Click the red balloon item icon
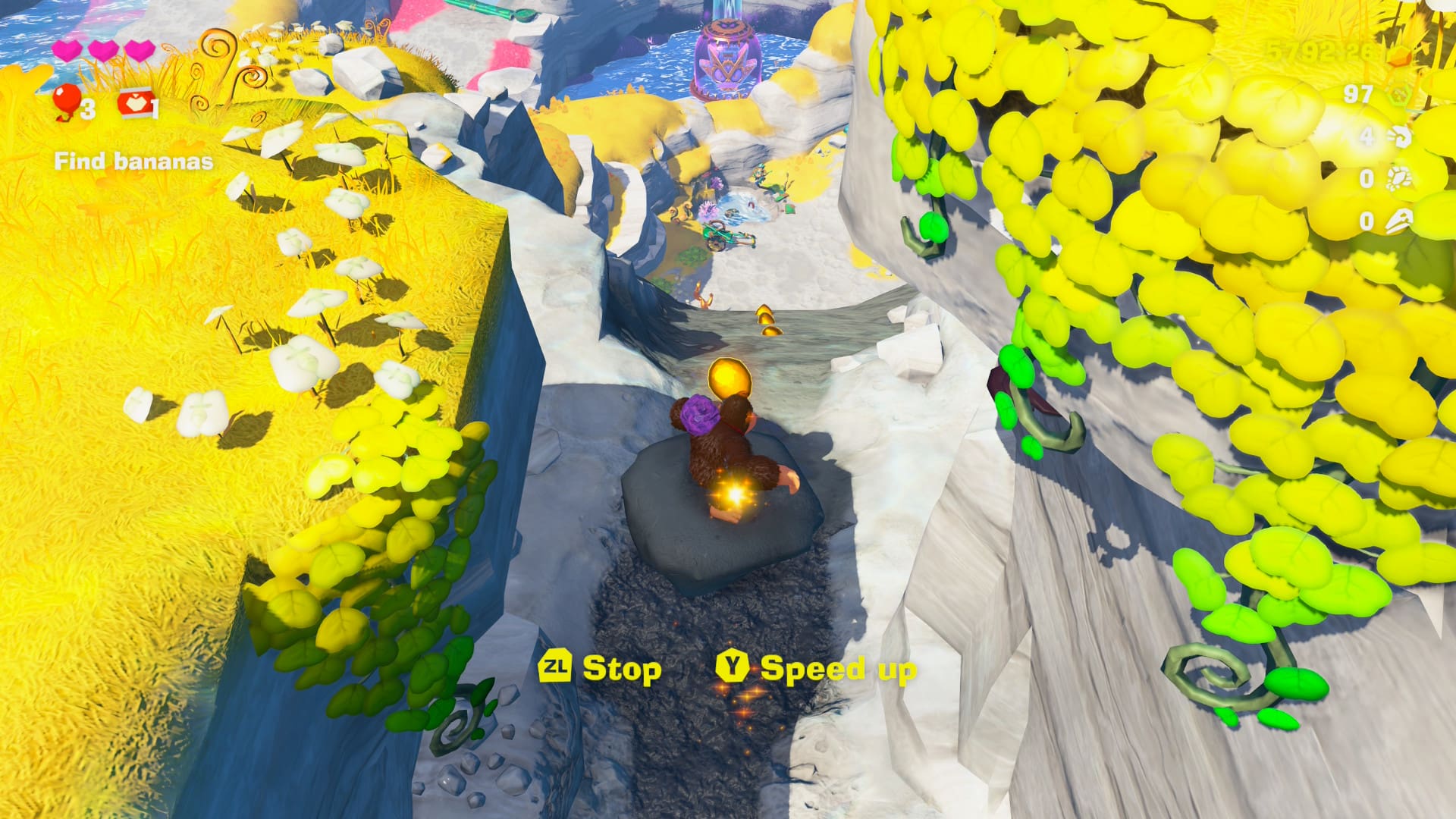Screen dimensions: 1456x819 [67, 102]
